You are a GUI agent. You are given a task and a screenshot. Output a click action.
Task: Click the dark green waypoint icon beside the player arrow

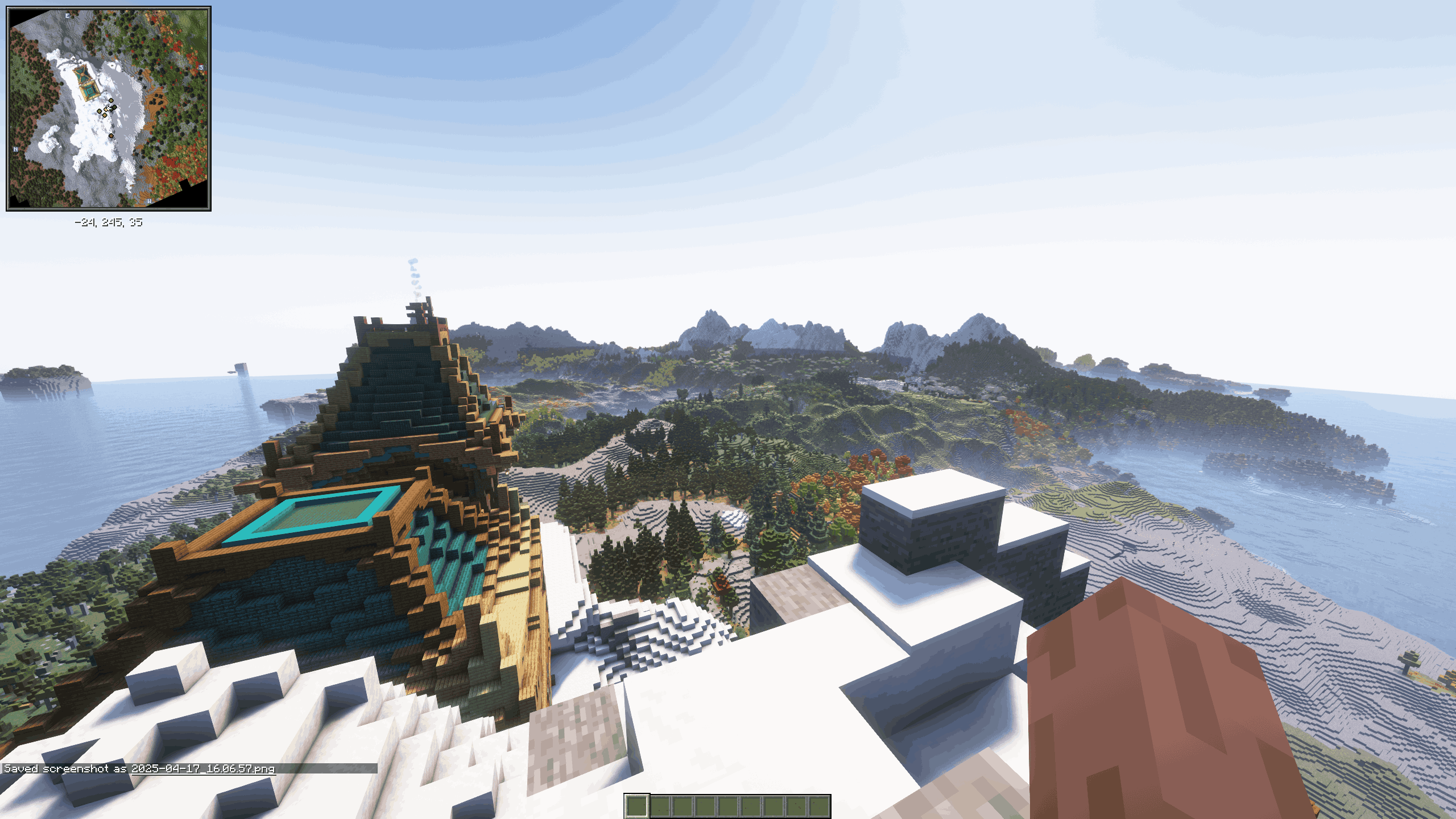[x=114, y=107]
